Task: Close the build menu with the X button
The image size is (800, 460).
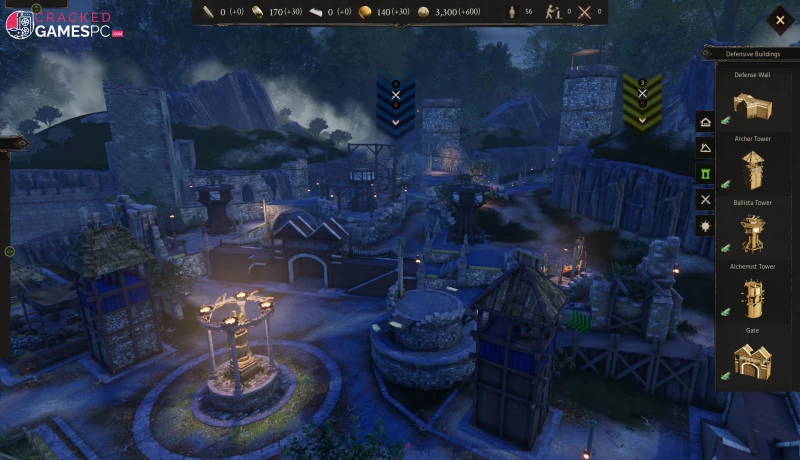Action: pyautogui.click(x=779, y=20)
